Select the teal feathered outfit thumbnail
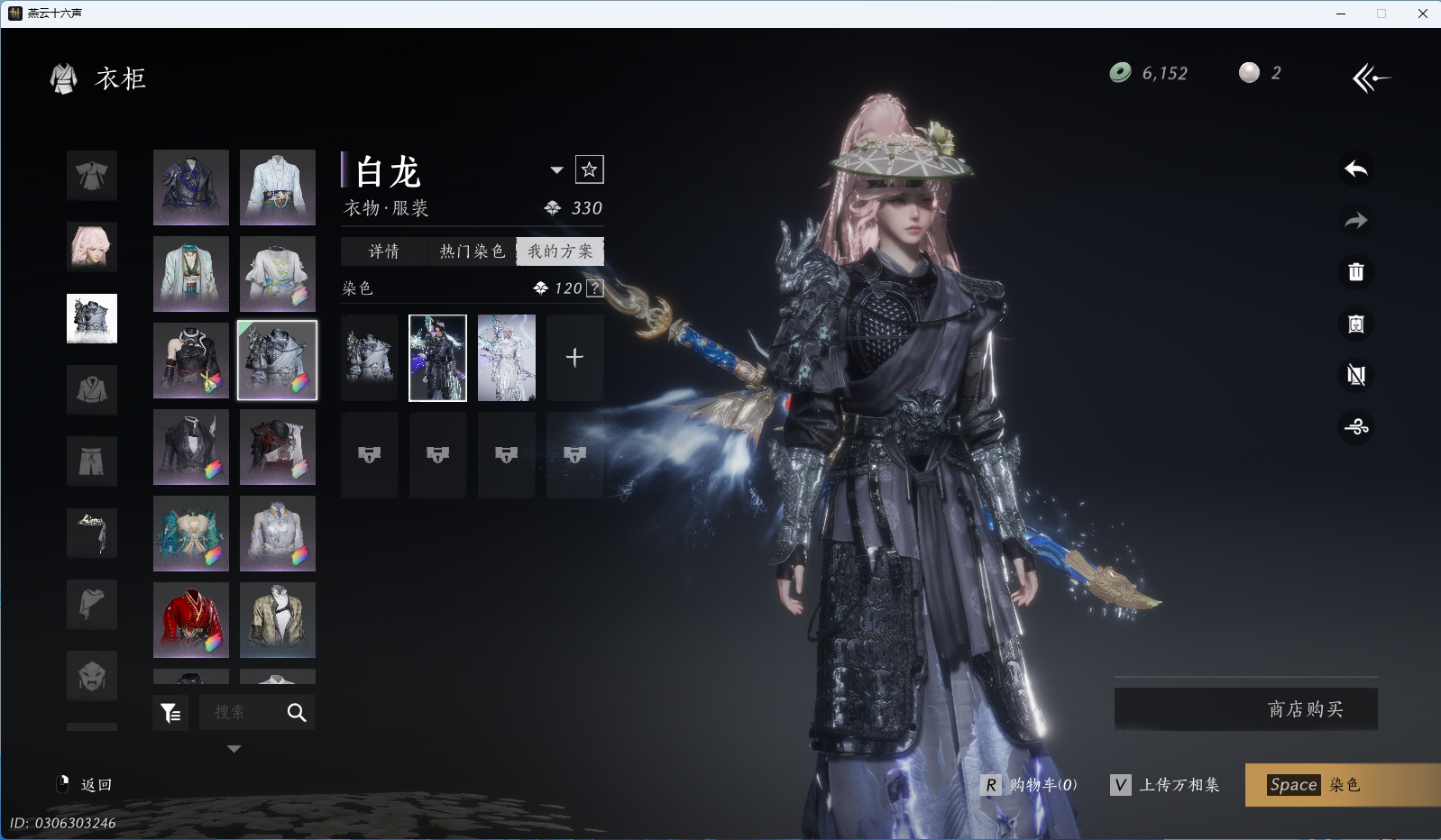 tap(191, 533)
